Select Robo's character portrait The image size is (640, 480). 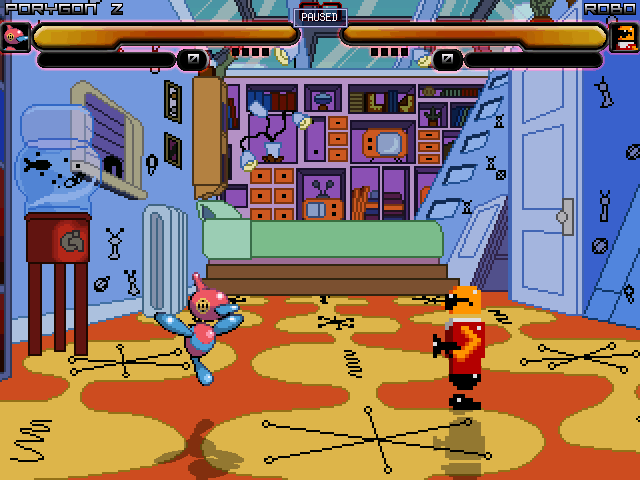tap(623, 37)
